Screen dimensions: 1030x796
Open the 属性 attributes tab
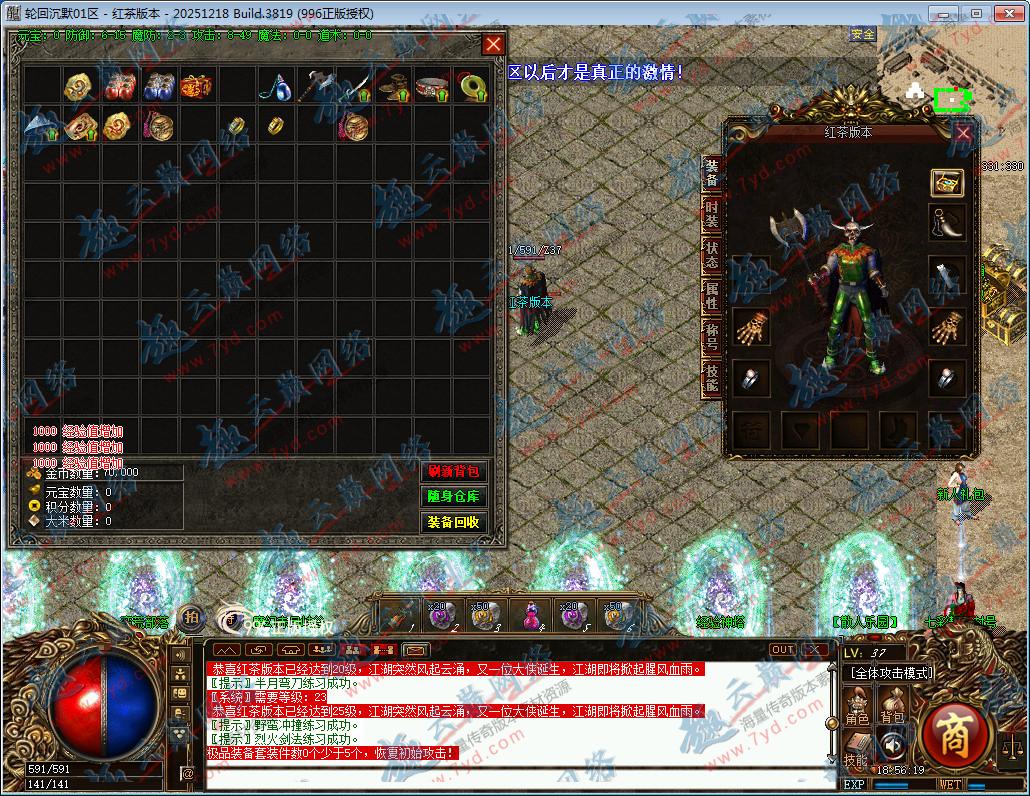pyautogui.click(x=711, y=296)
